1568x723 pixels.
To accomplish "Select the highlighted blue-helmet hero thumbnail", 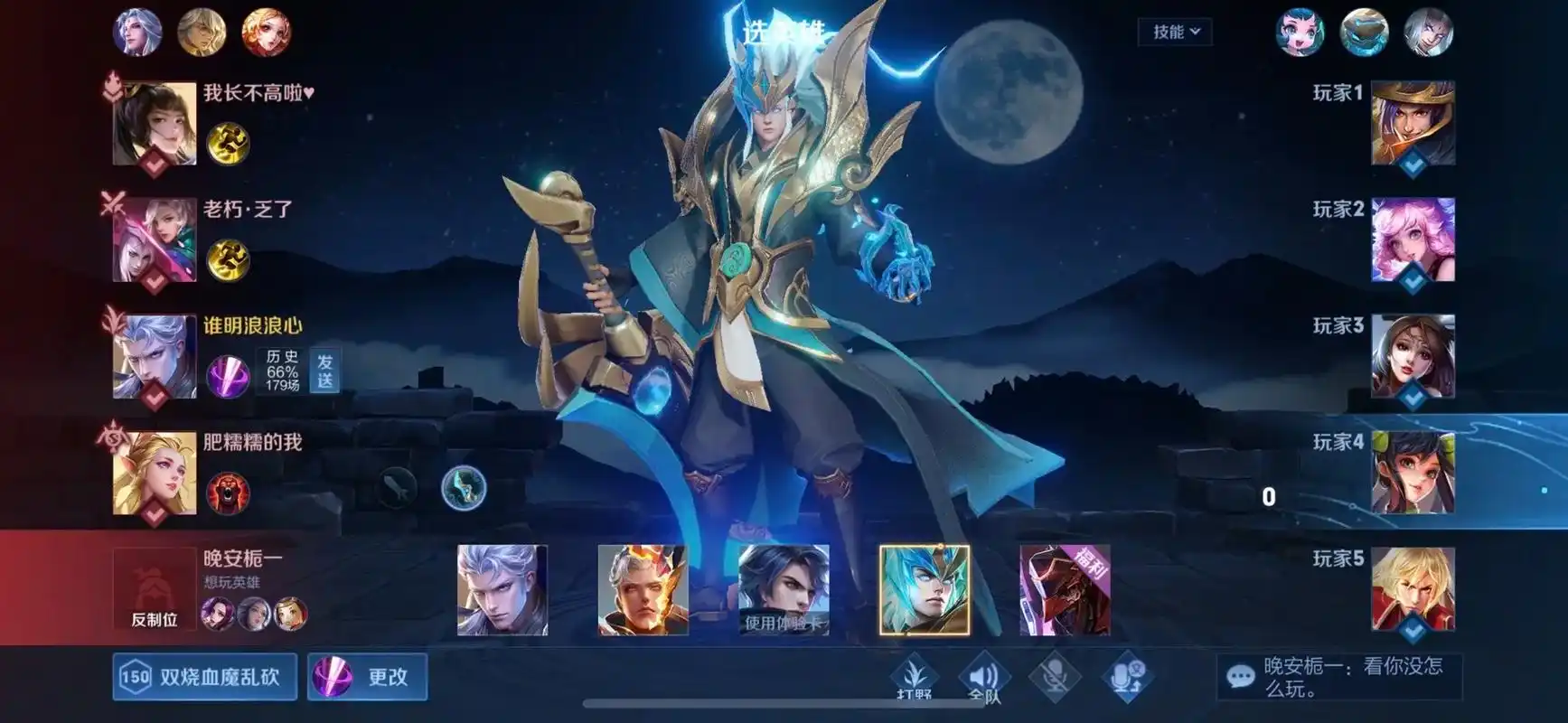I will (x=924, y=590).
